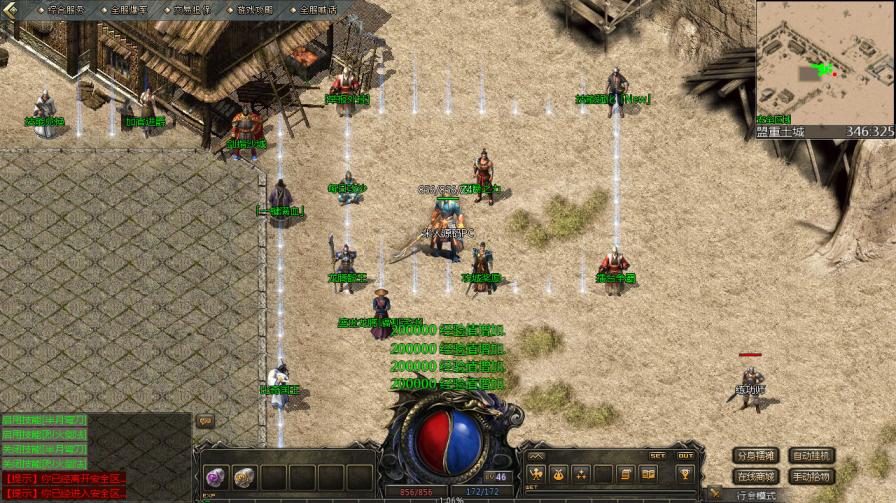Screen dimensions: 896x503
Task: Click the 分身猎魂 button
Action: point(753,456)
